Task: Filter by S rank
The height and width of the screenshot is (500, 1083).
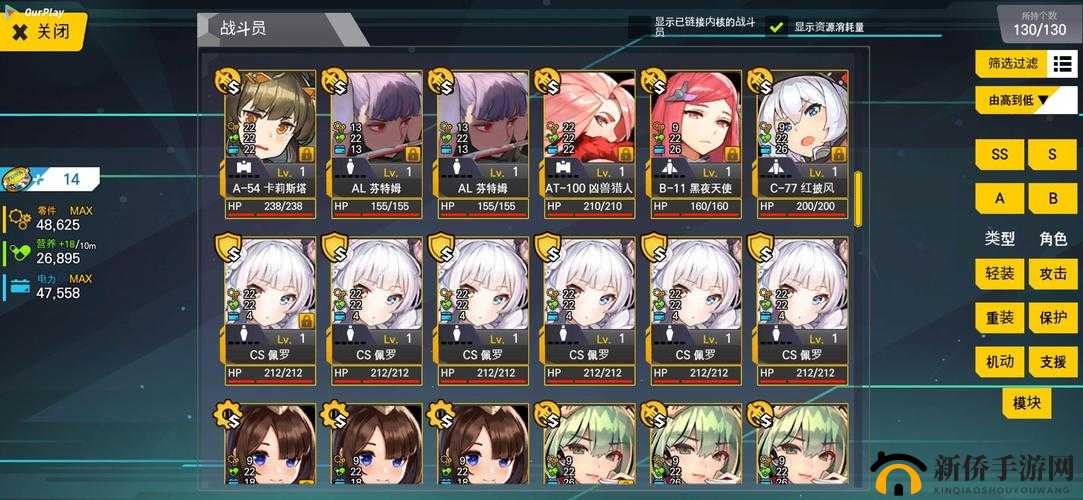Action: 1053,155
